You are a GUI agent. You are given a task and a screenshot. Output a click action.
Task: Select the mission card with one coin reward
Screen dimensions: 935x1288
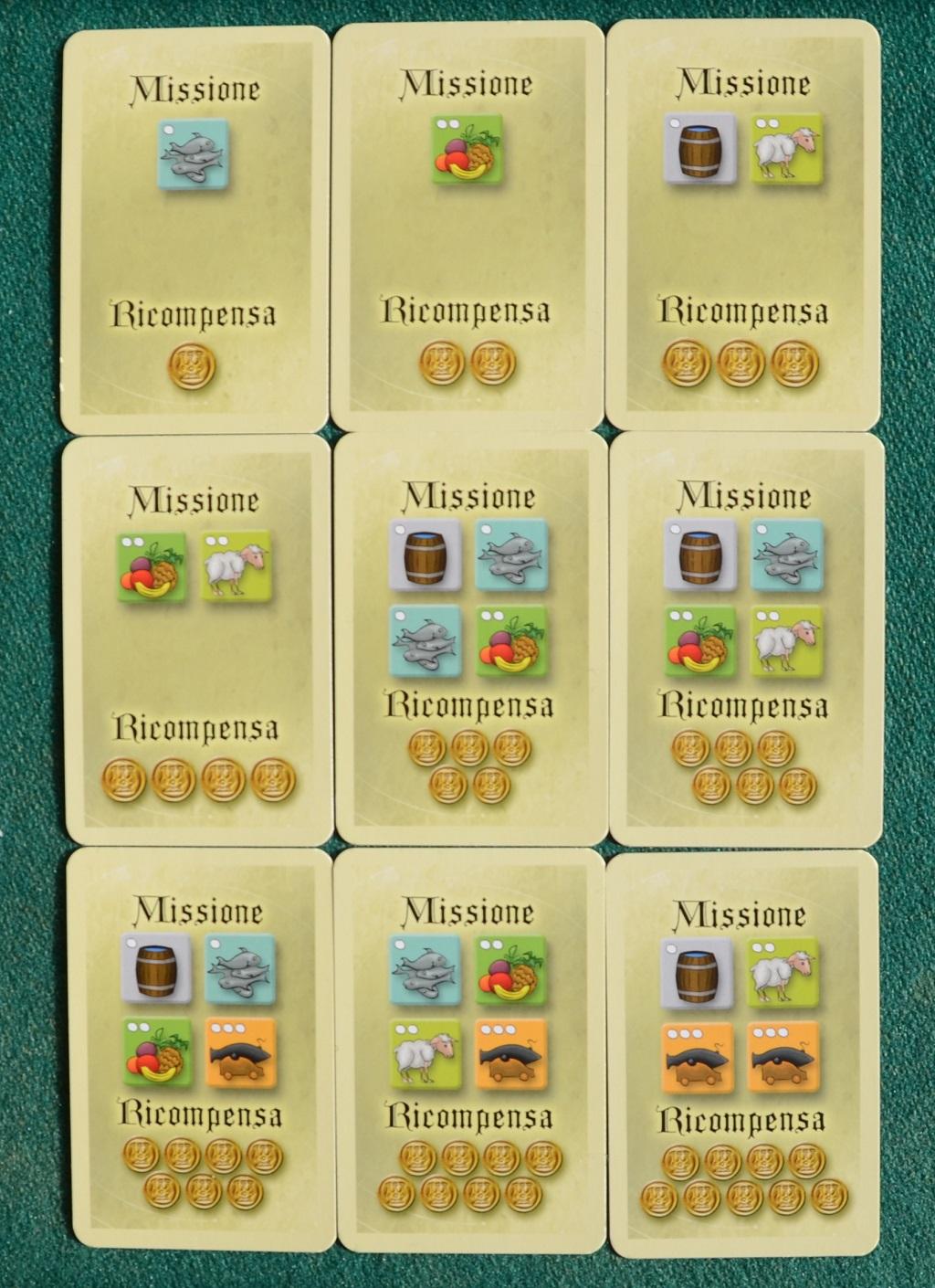tap(194, 228)
